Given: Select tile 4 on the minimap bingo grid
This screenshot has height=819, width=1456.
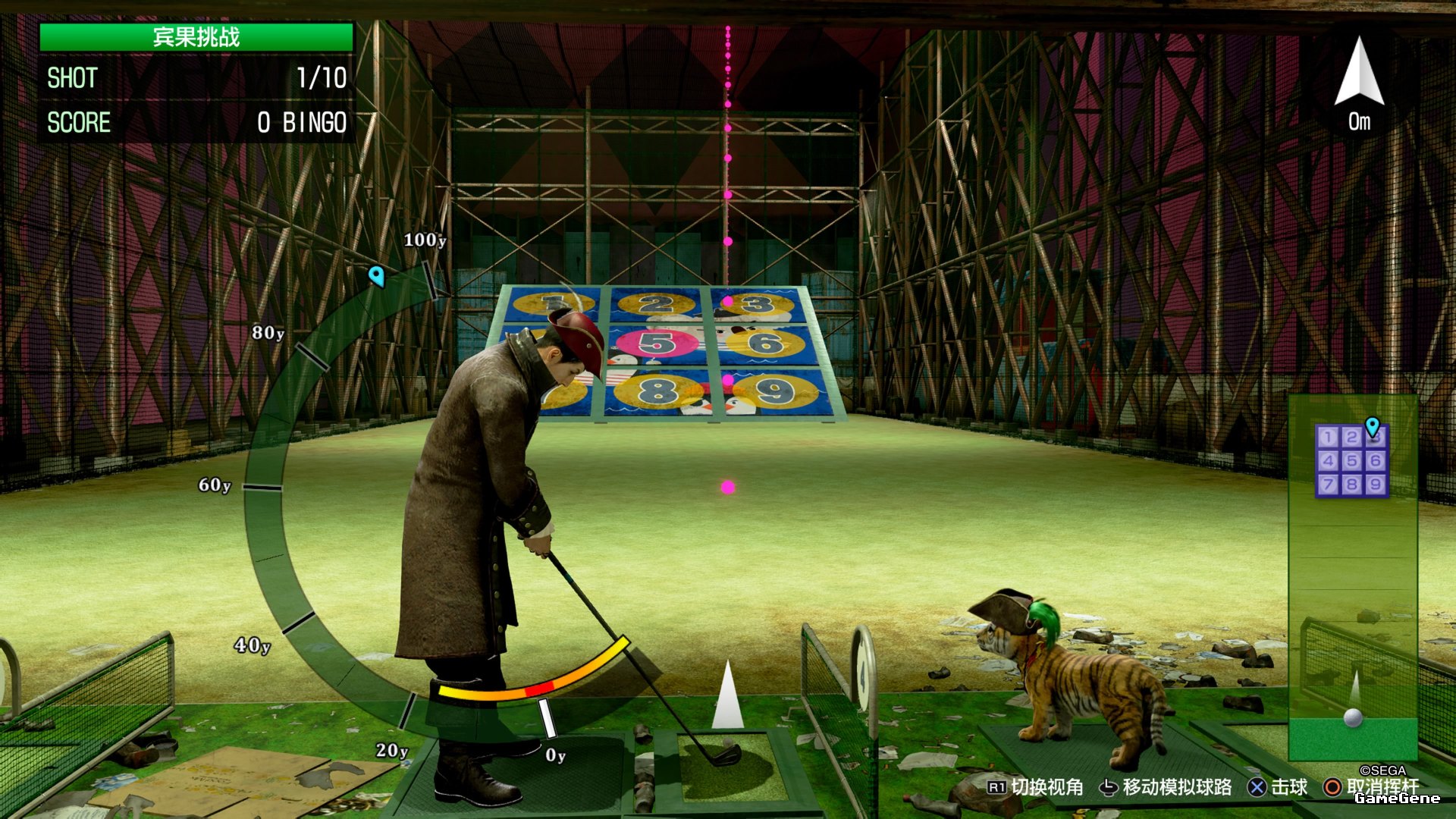Looking at the screenshot, I should point(1327,460).
